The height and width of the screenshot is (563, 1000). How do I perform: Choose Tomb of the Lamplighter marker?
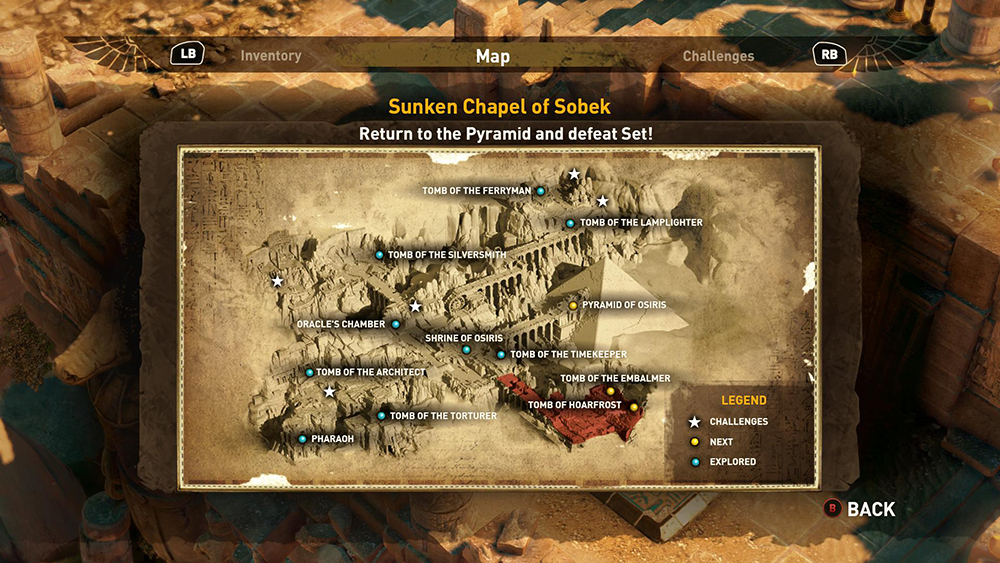pos(570,223)
